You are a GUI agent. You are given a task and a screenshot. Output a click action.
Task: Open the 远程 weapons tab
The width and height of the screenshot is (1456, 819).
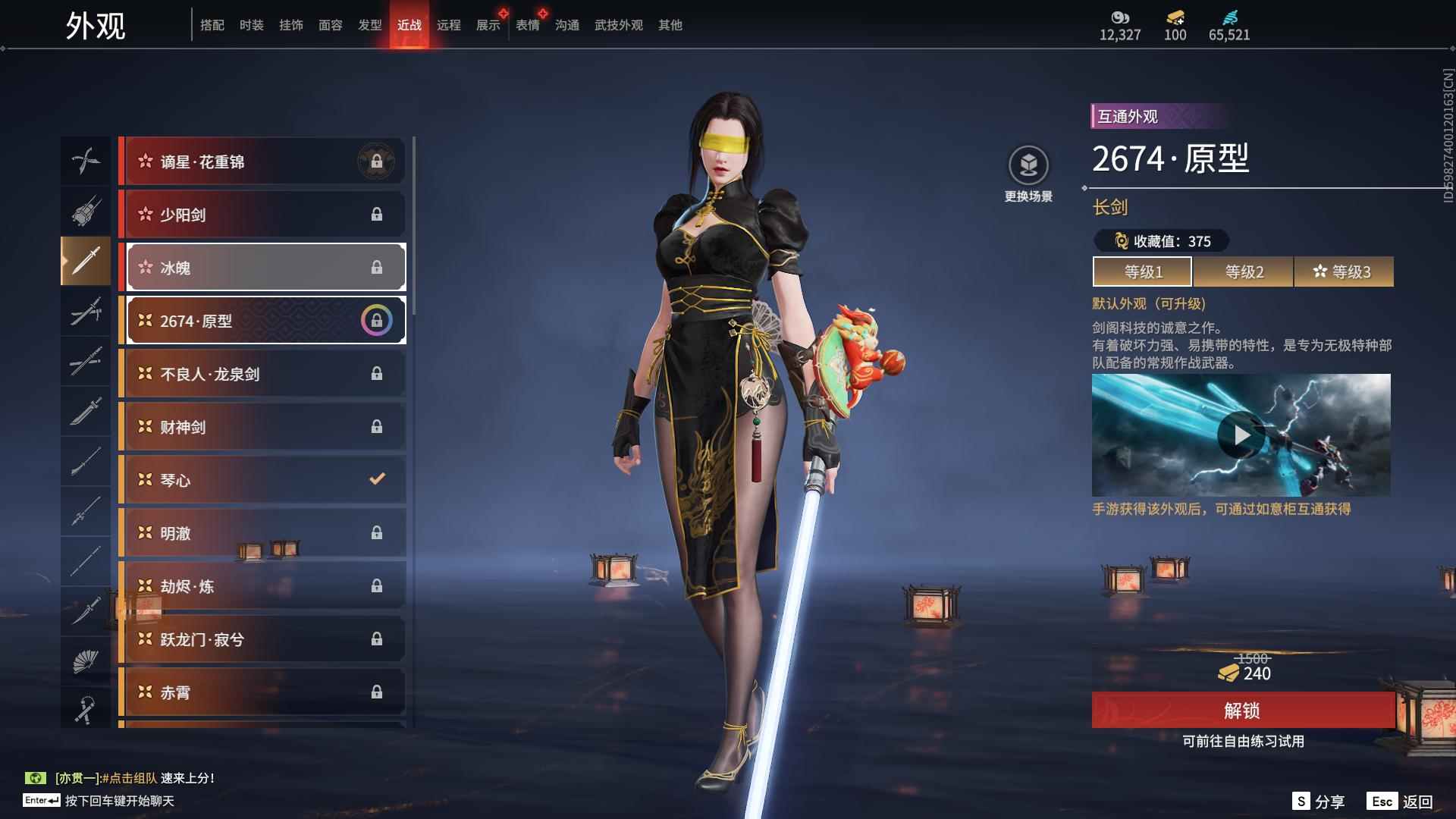click(448, 25)
